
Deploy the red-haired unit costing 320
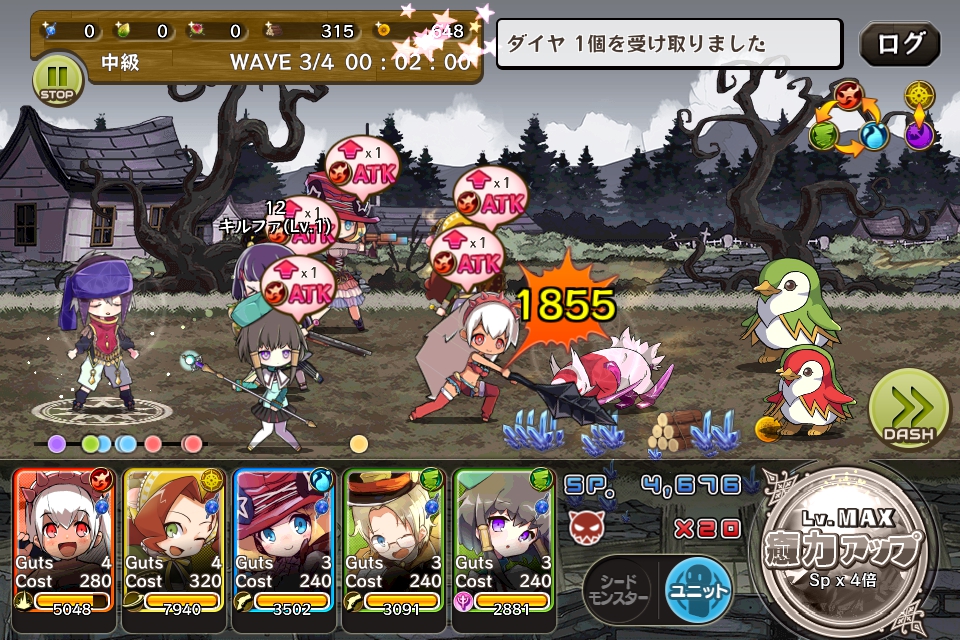pyautogui.click(x=174, y=540)
